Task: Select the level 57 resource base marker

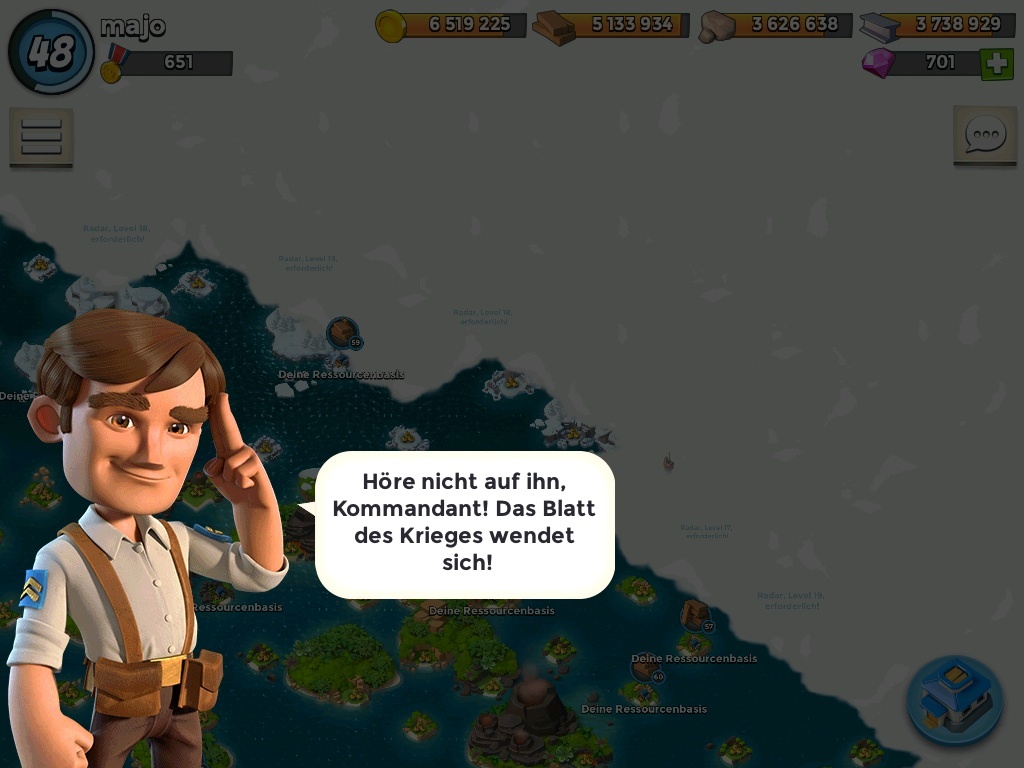Action: (x=696, y=615)
